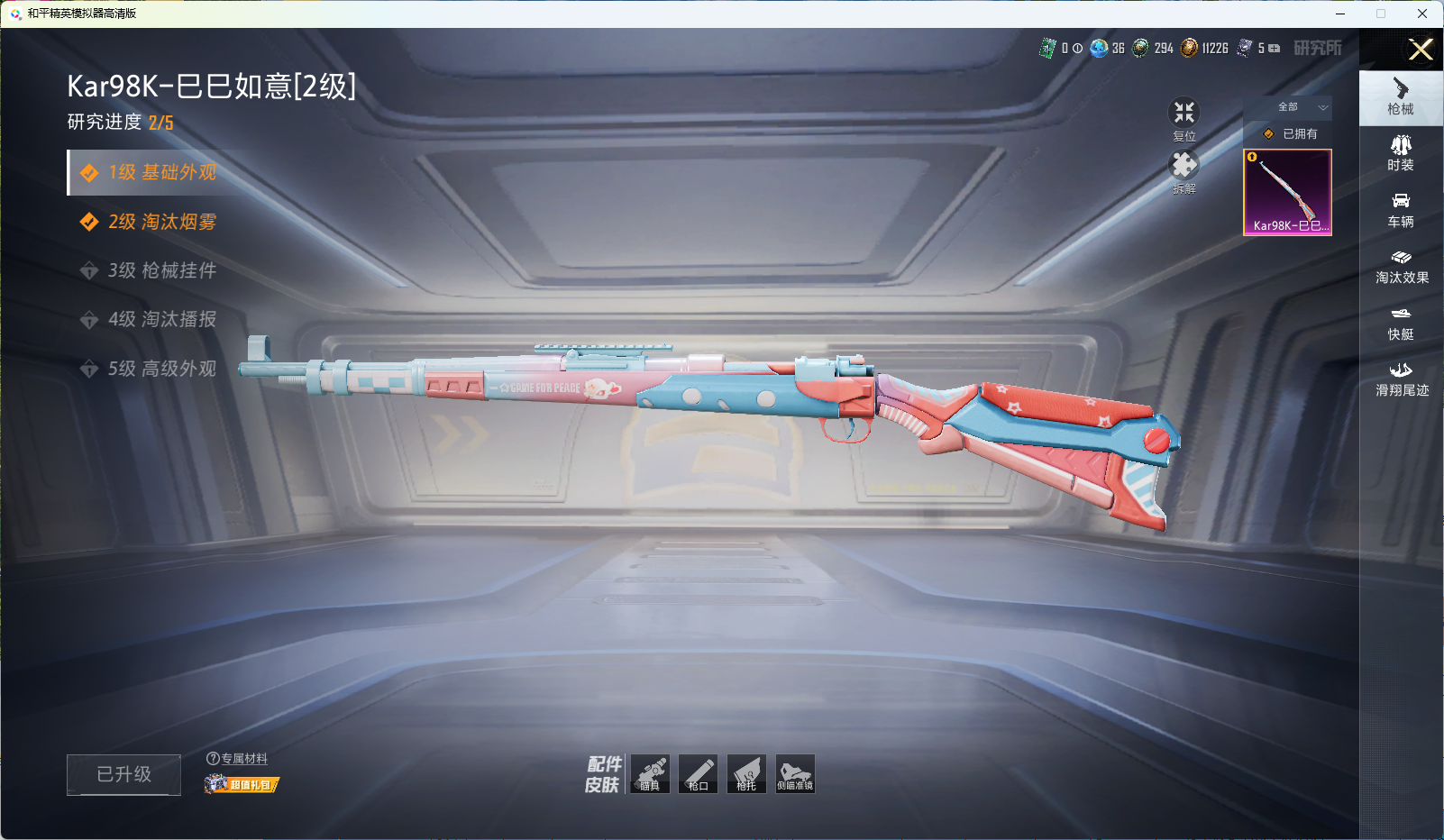The image size is (1444, 840).
Task: Select the Kar98K-巳巳如意 skin thumbnail
Action: (1287, 192)
